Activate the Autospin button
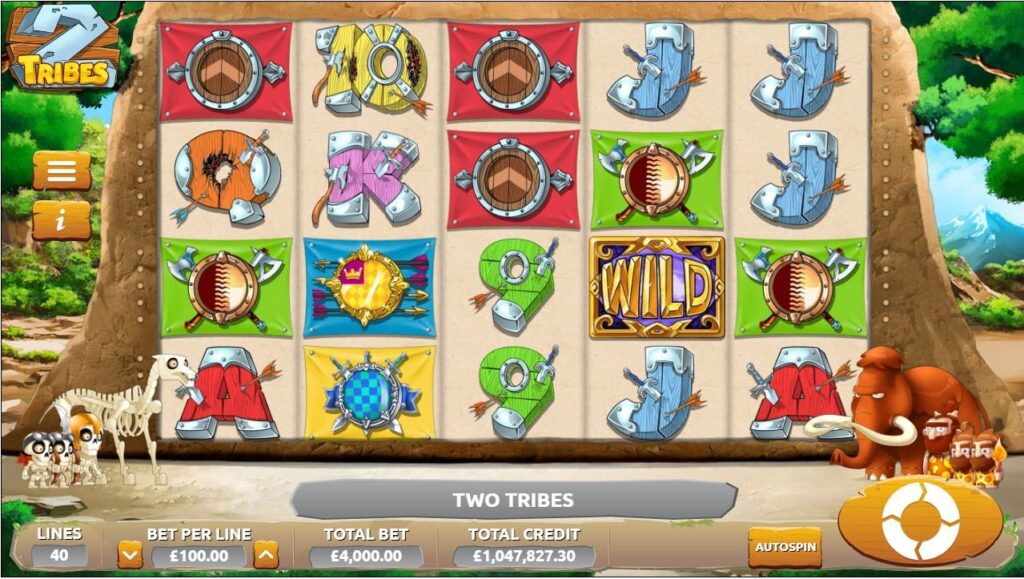The width and height of the screenshot is (1024, 579). 785,547
